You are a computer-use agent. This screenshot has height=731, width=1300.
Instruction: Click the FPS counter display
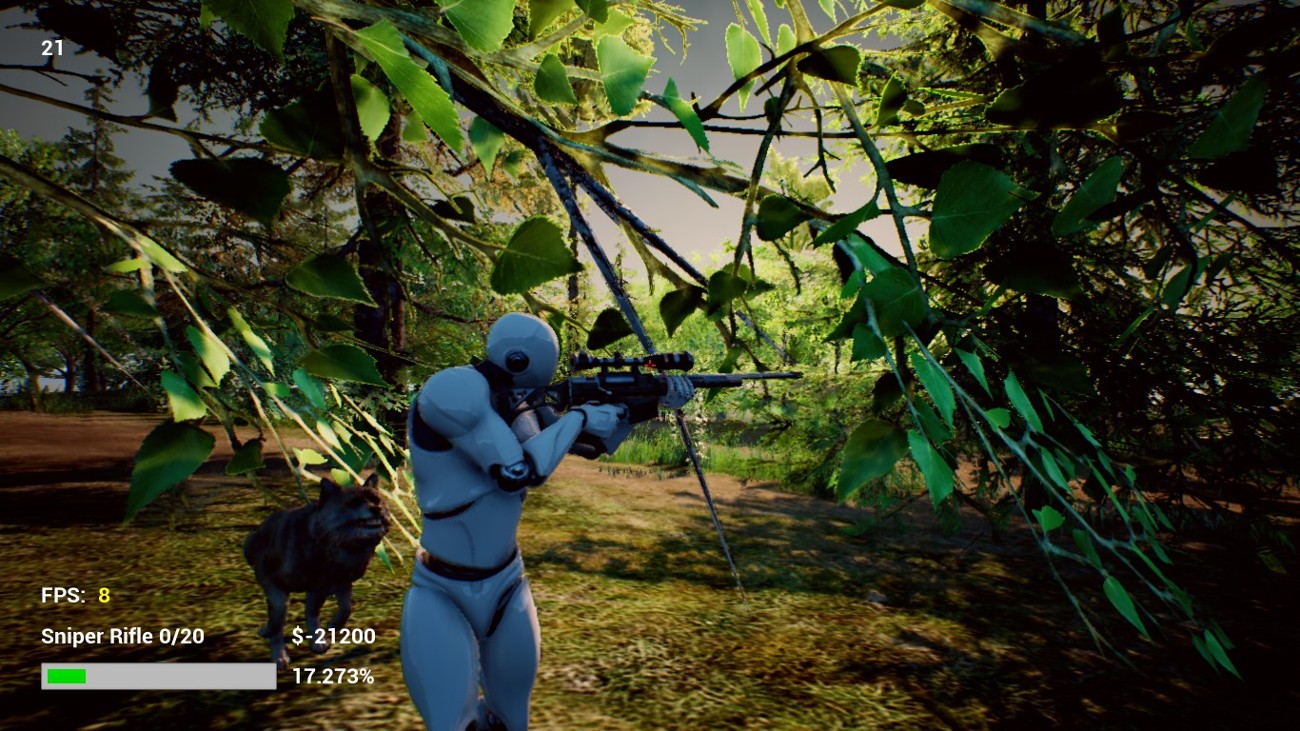[x=72, y=594]
